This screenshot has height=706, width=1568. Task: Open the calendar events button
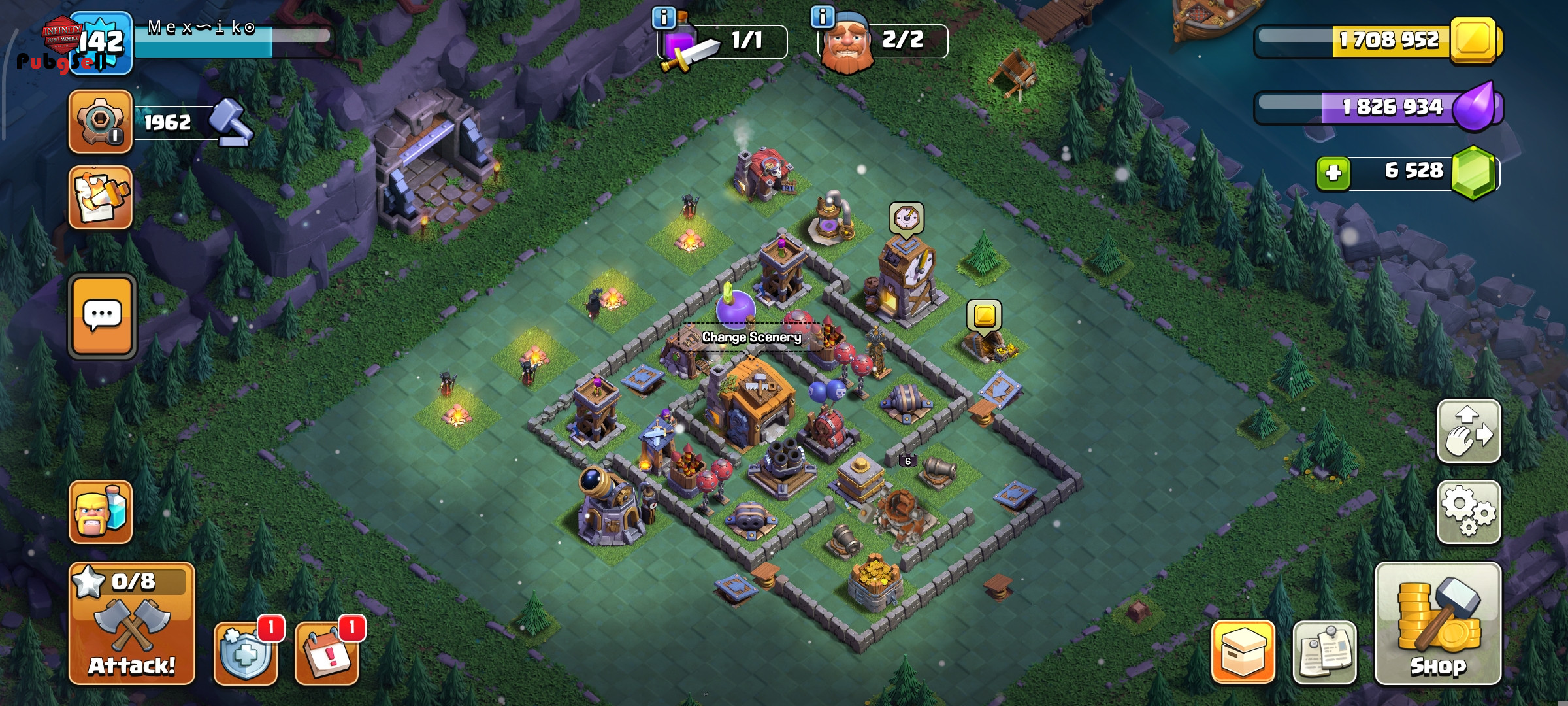click(x=327, y=653)
